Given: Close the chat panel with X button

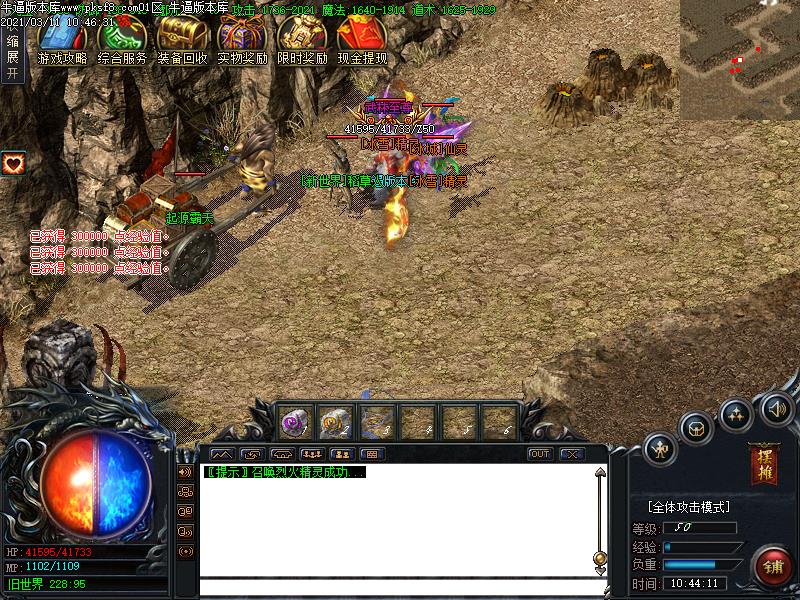Looking at the screenshot, I should click(x=572, y=454).
